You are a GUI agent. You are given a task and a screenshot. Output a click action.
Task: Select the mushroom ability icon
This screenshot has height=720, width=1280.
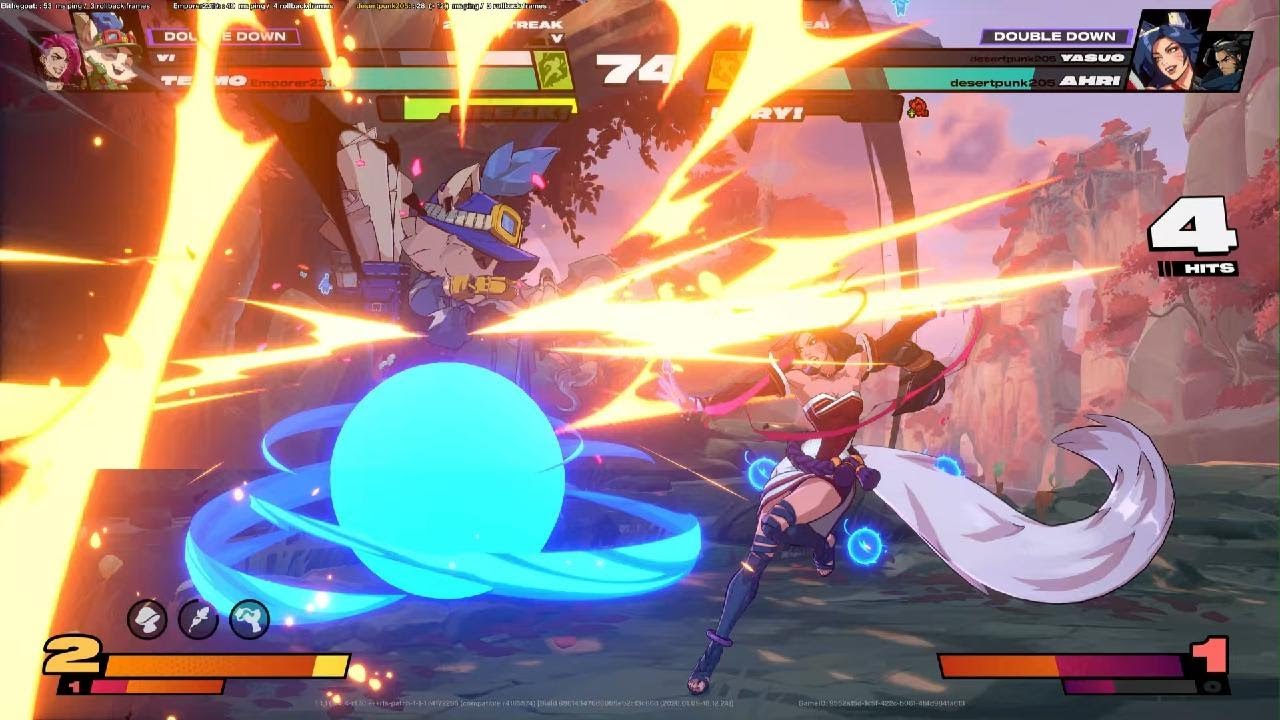tap(148, 620)
